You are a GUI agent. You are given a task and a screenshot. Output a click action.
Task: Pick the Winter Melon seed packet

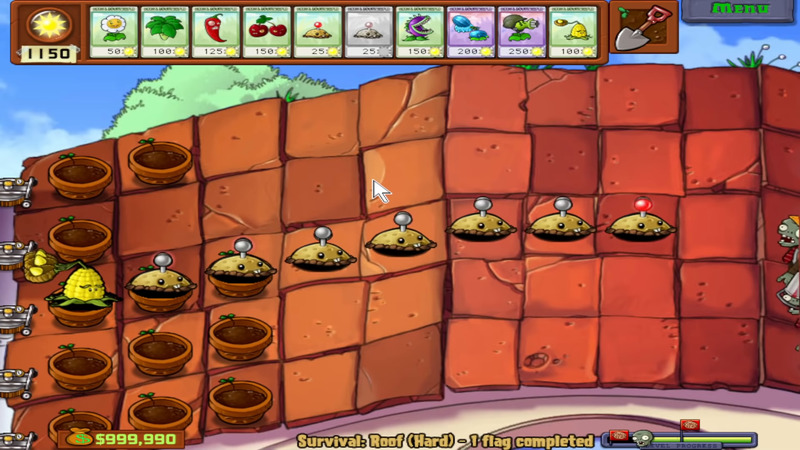click(471, 32)
